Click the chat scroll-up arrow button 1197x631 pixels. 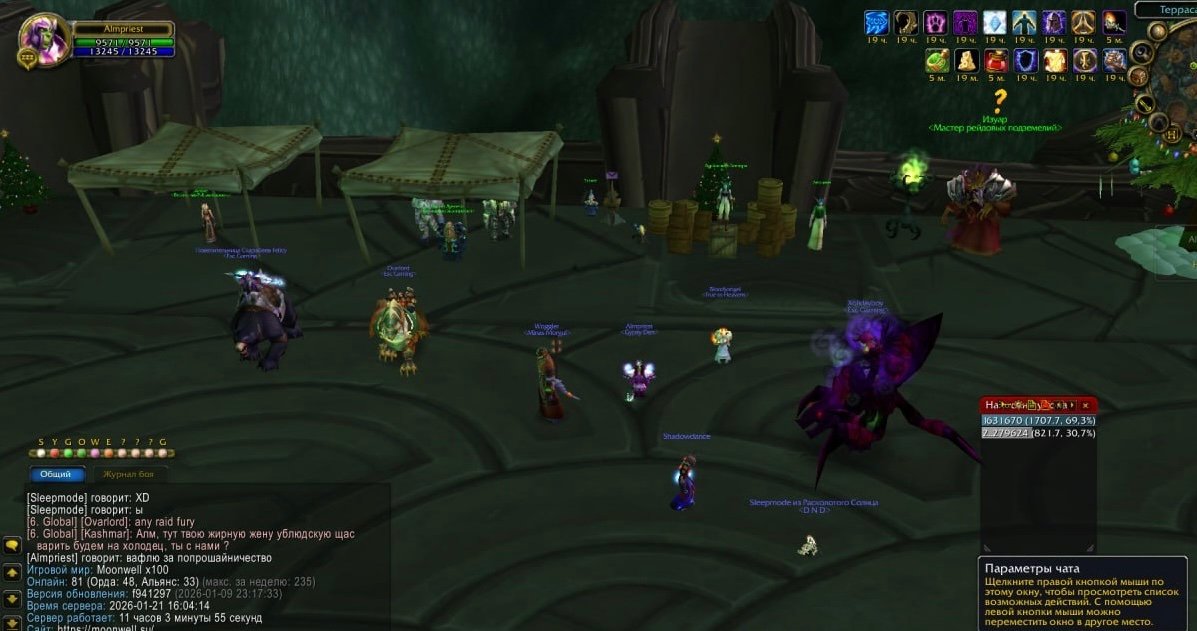pos(12,573)
